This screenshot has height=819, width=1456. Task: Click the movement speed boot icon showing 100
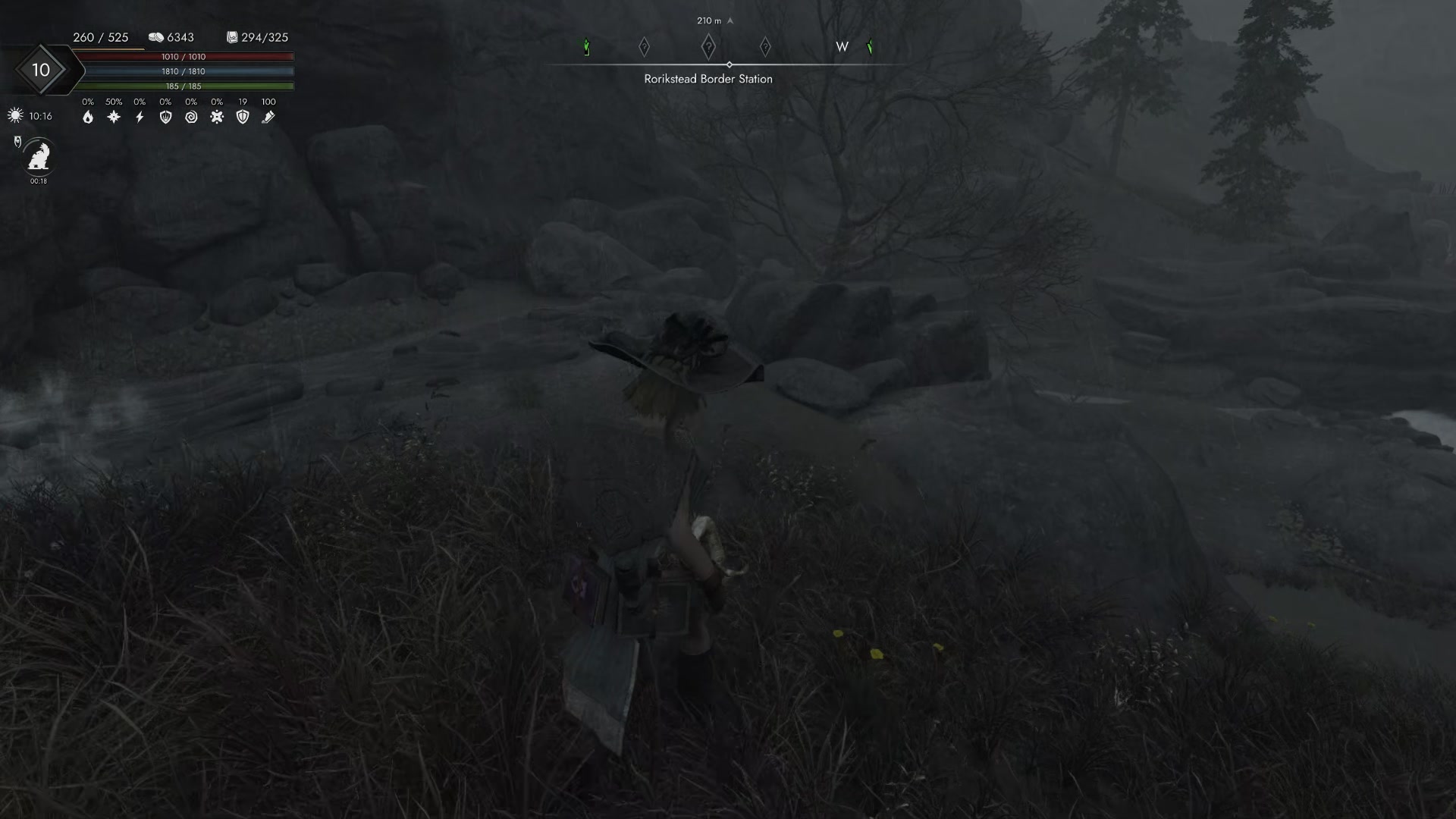coord(268,117)
